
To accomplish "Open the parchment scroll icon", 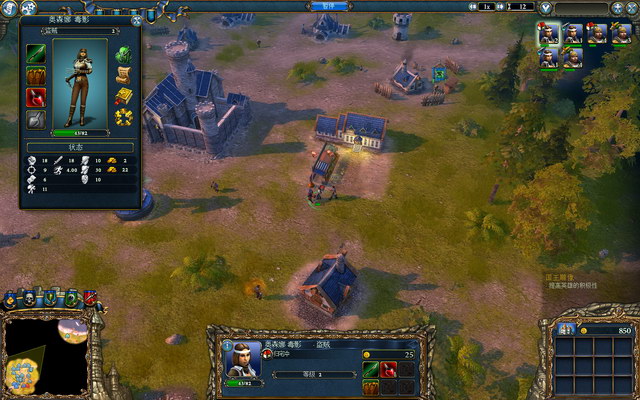I will tap(124, 75).
